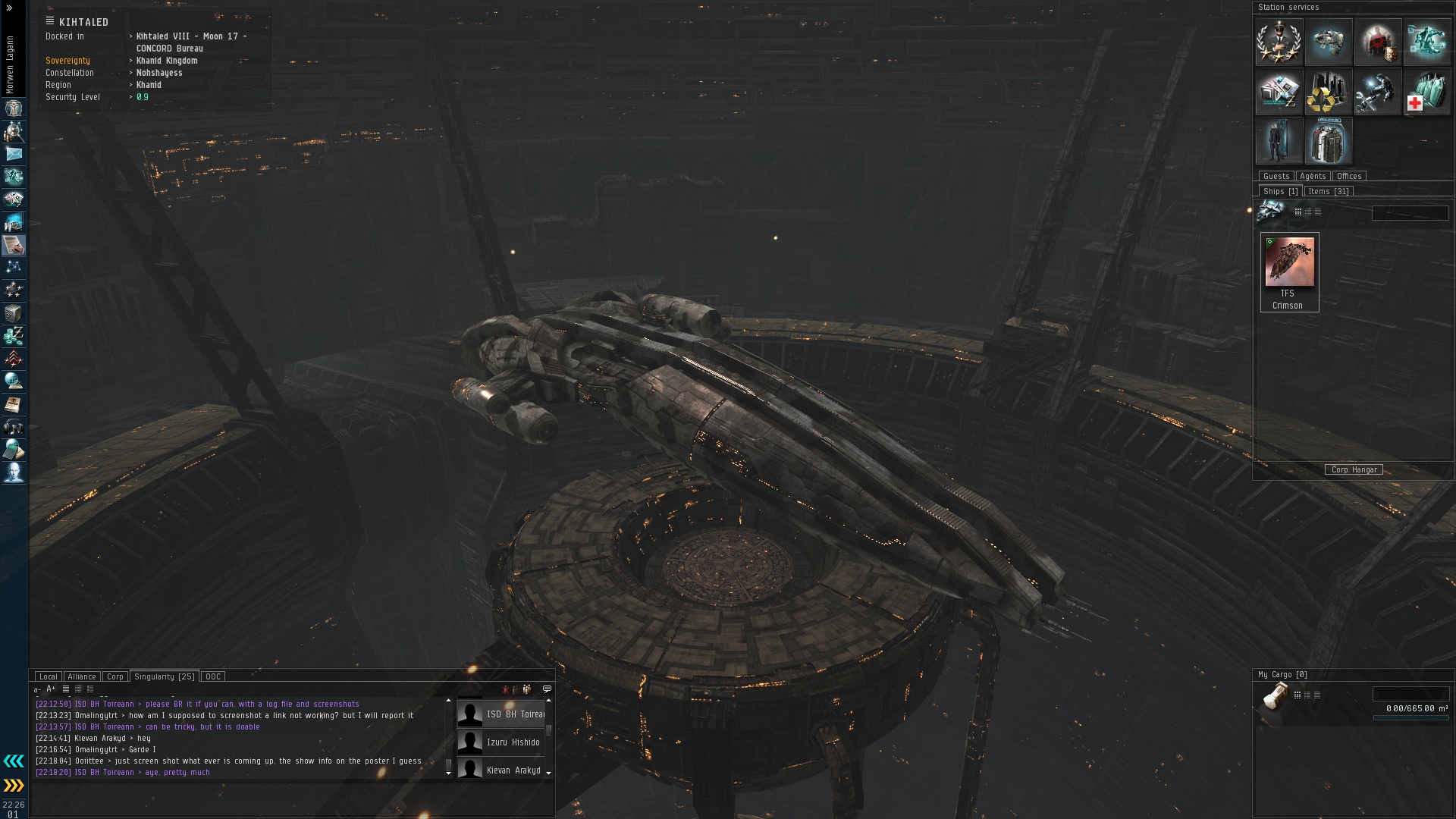
Task: Open the Bounty Office target icon
Action: [x=1377, y=42]
